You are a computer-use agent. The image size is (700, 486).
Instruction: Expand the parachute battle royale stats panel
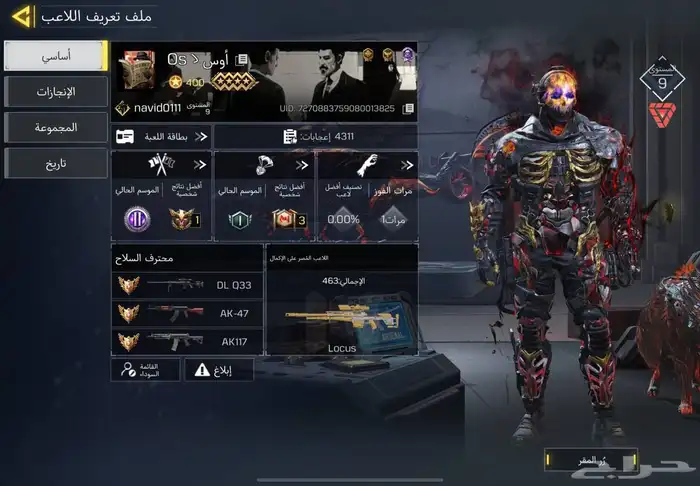[x=263, y=196]
